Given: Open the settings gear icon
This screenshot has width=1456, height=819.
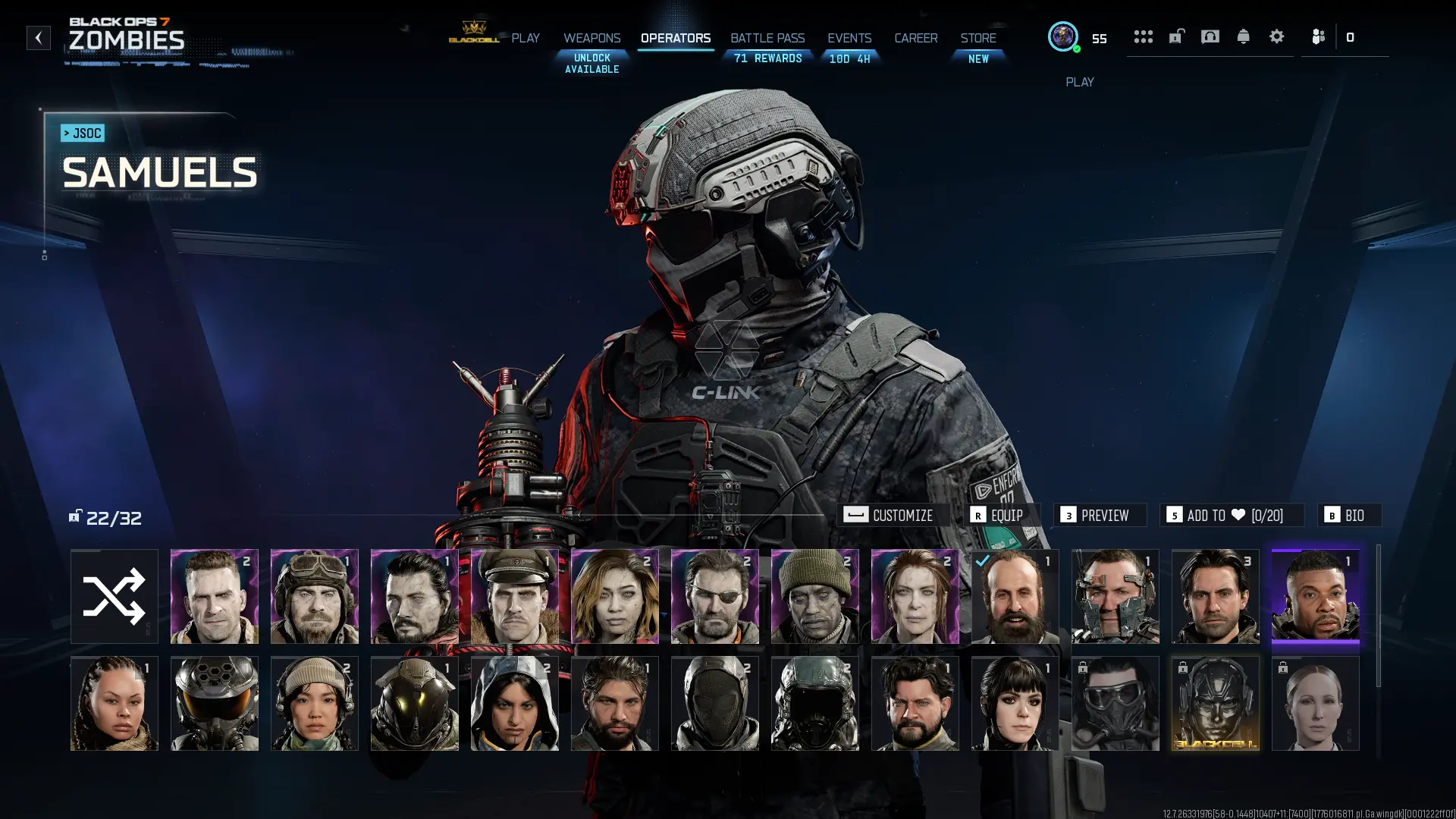Looking at the screenshot, I should 1276,36.
